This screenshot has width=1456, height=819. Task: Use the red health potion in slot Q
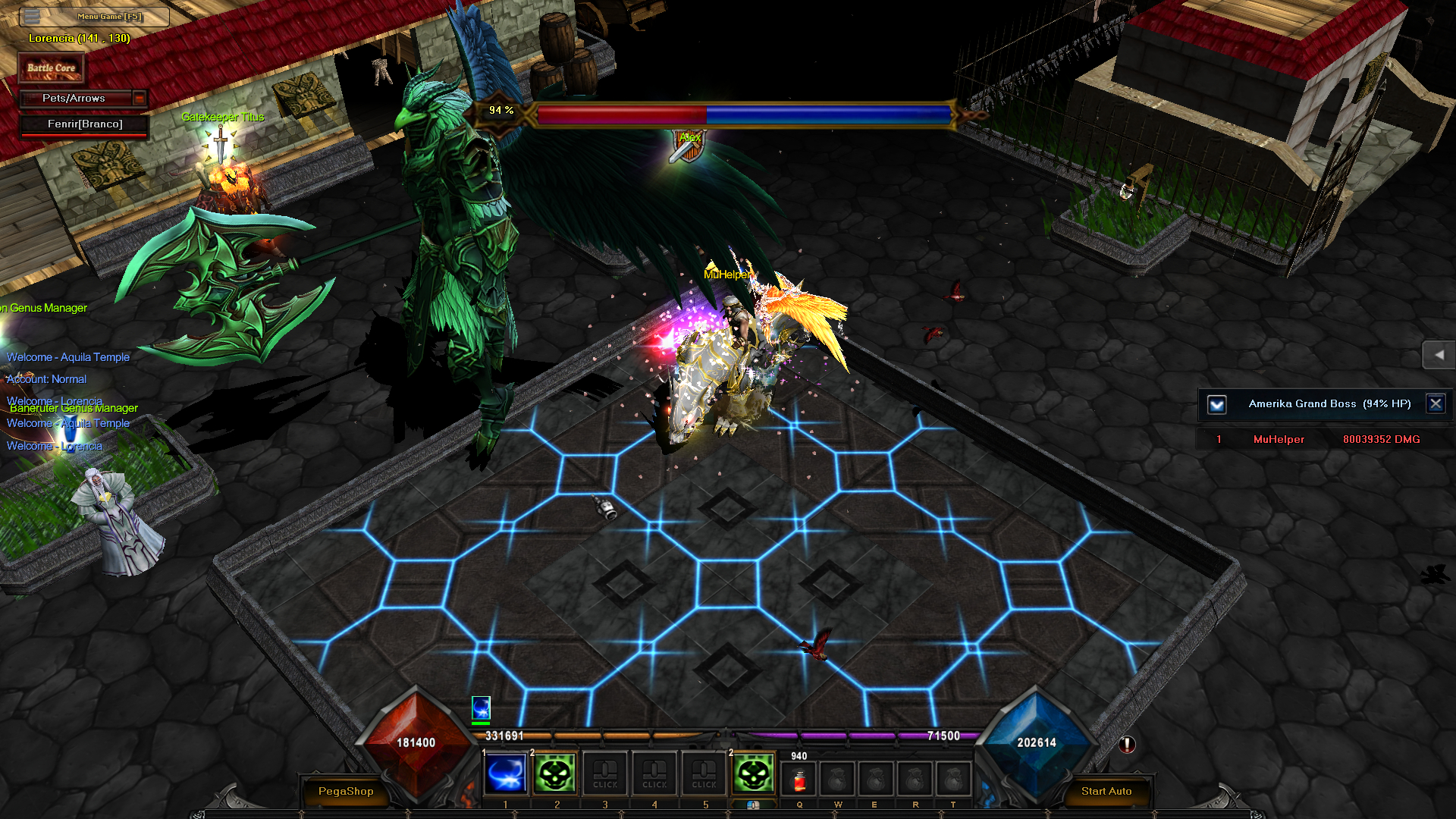tap(799, 780)
